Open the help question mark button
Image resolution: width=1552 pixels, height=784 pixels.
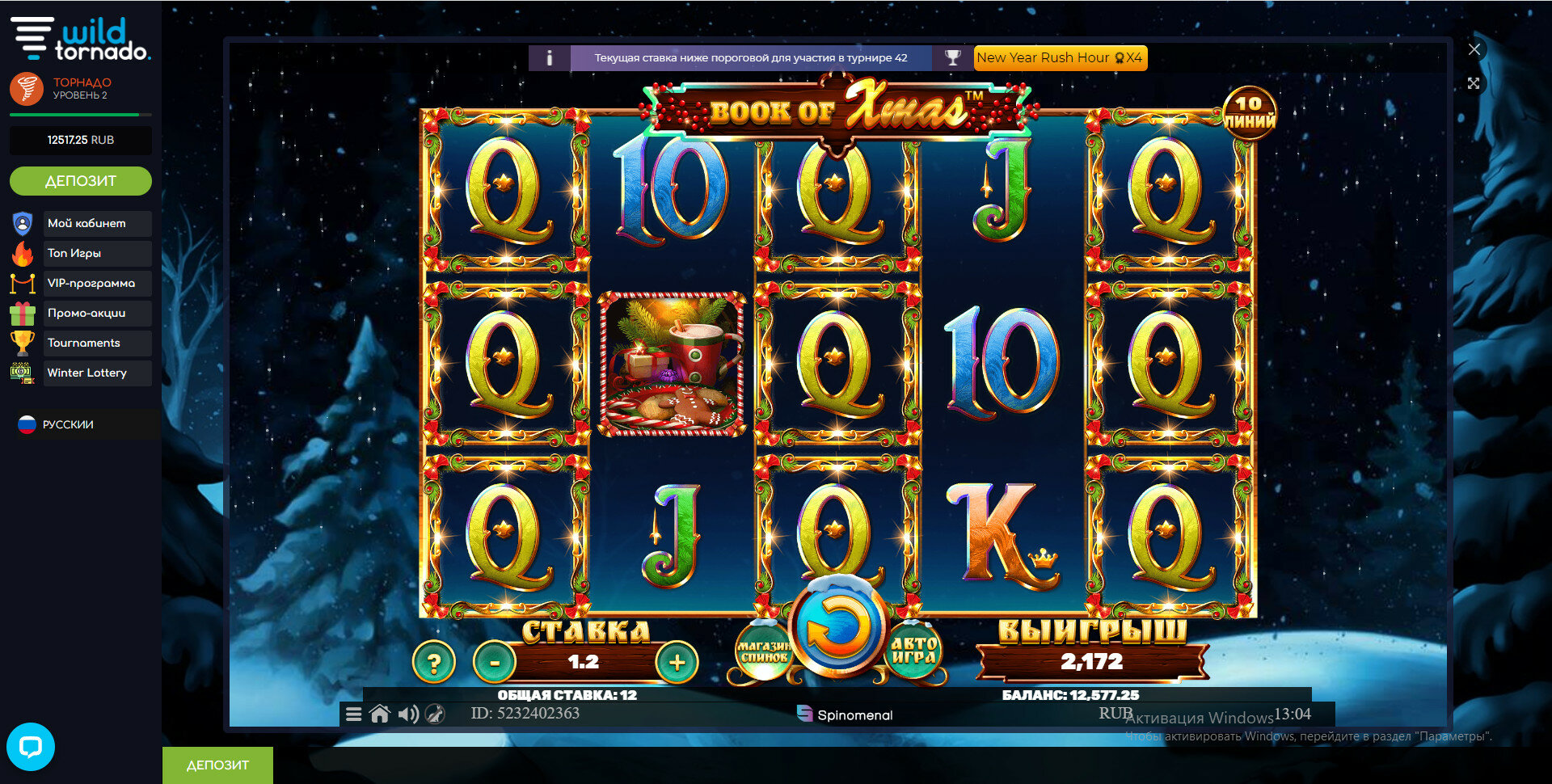coord(434,663)
